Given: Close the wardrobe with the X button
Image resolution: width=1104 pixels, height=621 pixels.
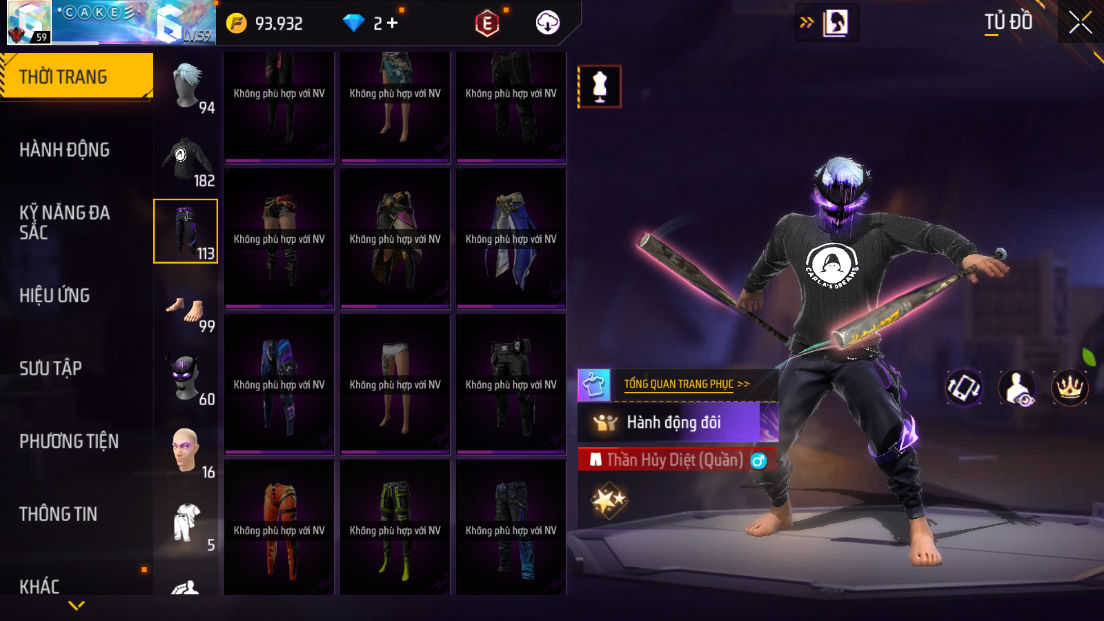Looking at the screenshot, I should click(1080, 22).
